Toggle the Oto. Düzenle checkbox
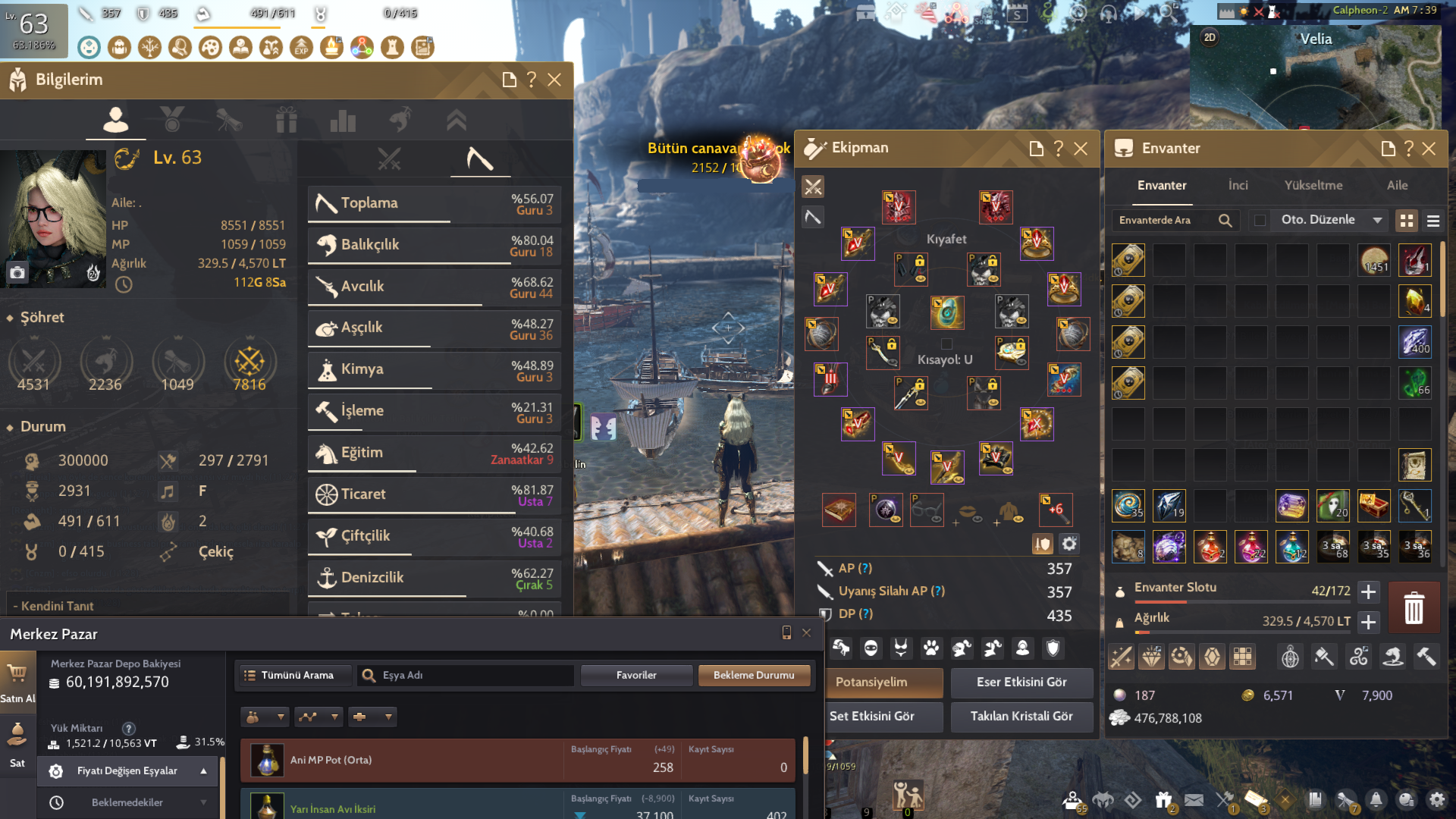Viewport: 1456px width, 819px height. (1260, 220)
